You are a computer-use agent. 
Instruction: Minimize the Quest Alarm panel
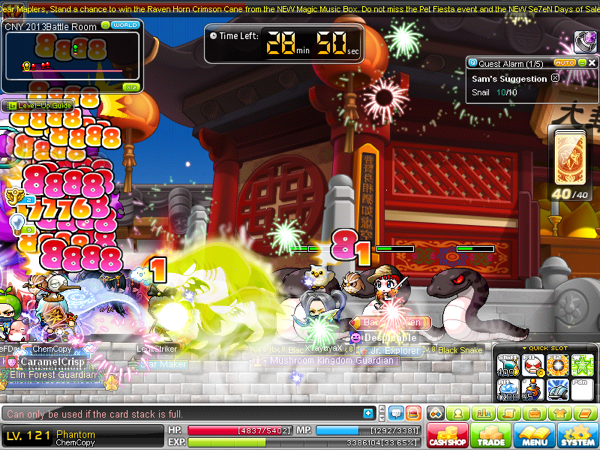(579, 62)
